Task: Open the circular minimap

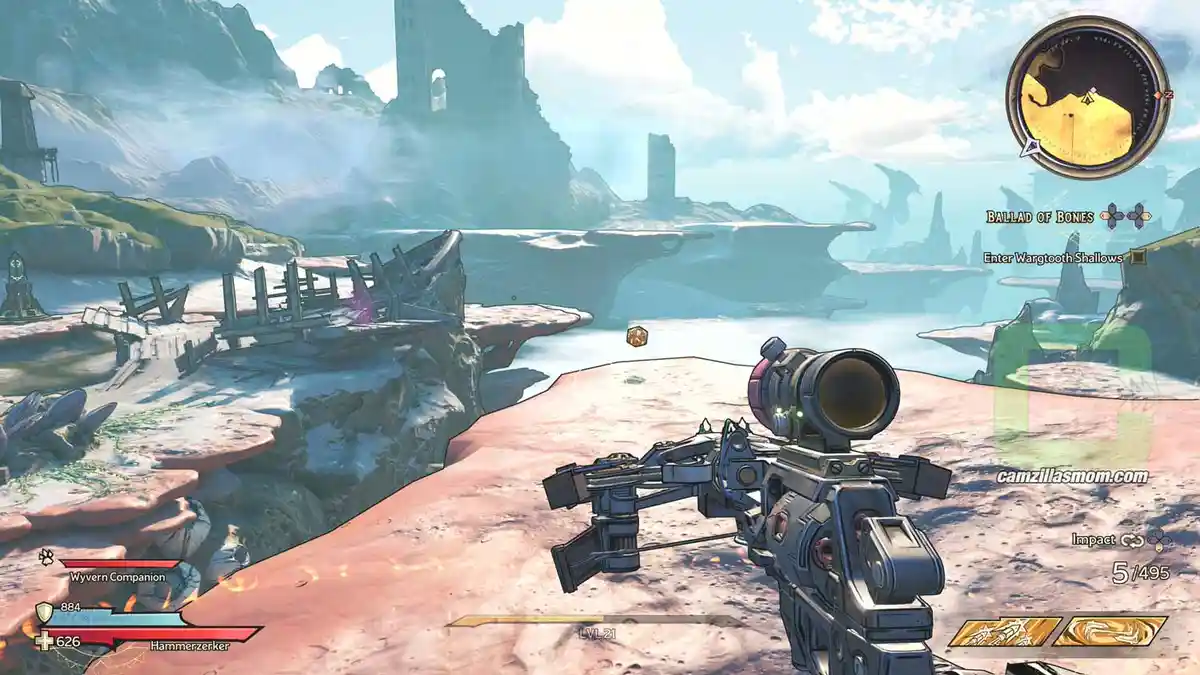Action: pos(1087,97)
